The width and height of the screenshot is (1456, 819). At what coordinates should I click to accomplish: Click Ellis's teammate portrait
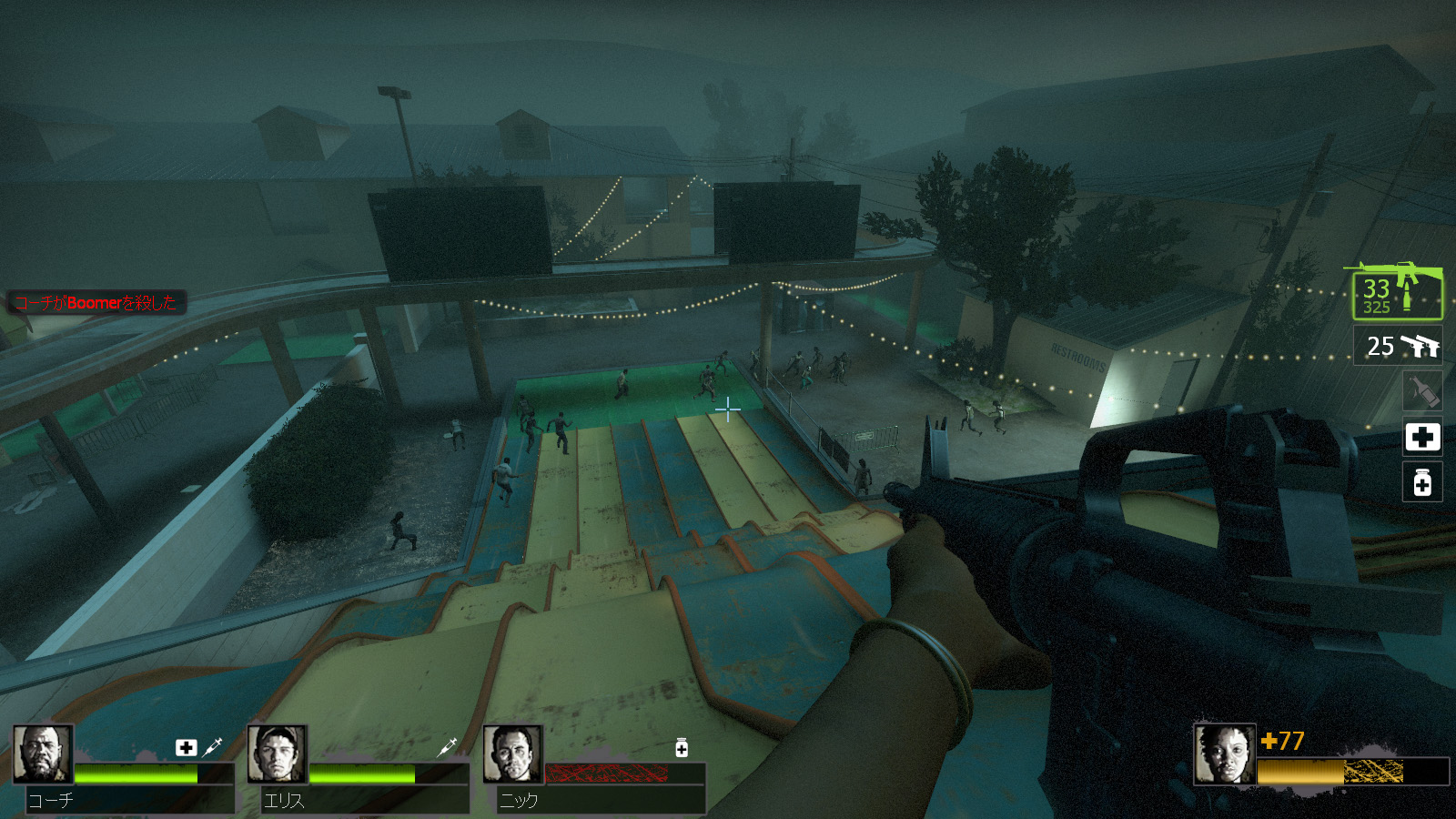pyautogui.click(x=278, y=754)
